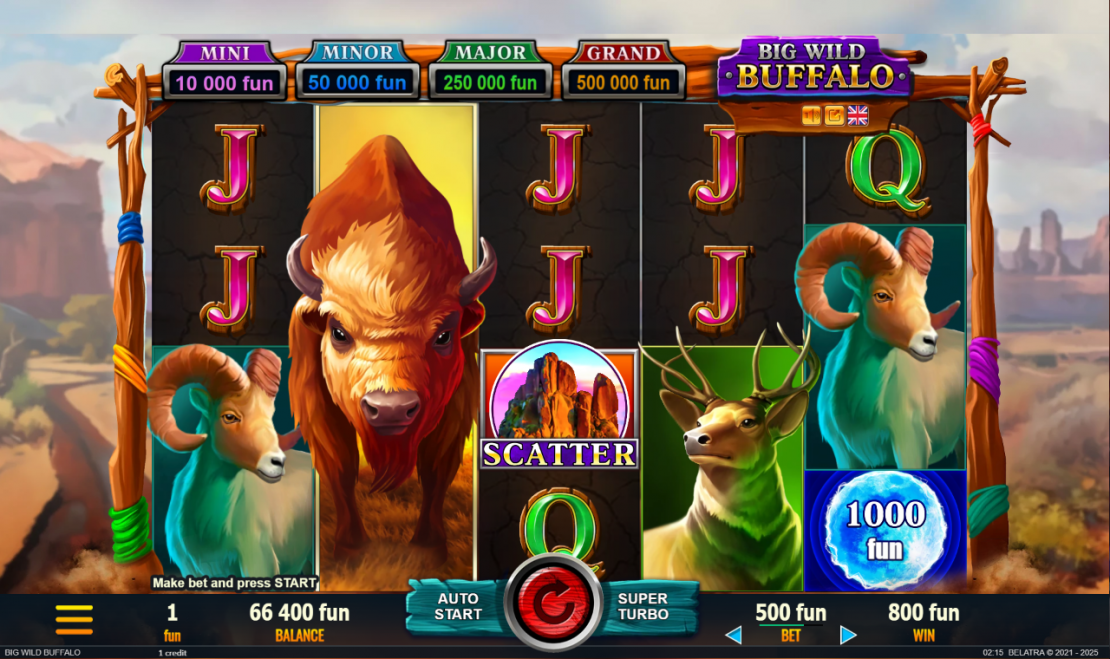This screenshot has height=659, width=1110.
Task: Click the fullscreen expand icon
Action: pyautogui.click(x=834, y=116)
